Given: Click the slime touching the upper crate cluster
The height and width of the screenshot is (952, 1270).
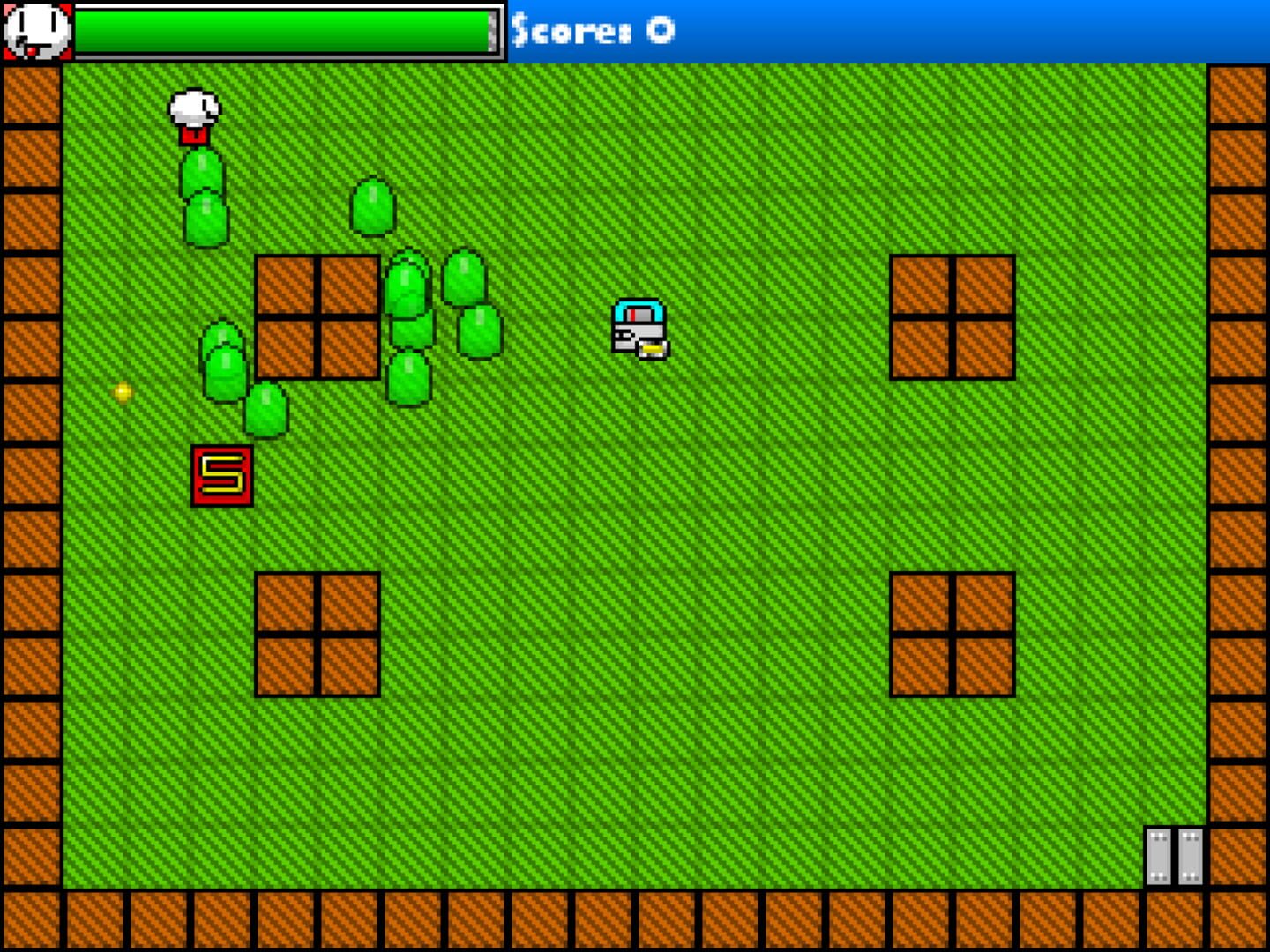Looking at the screenshot, I should click(408, 291).
